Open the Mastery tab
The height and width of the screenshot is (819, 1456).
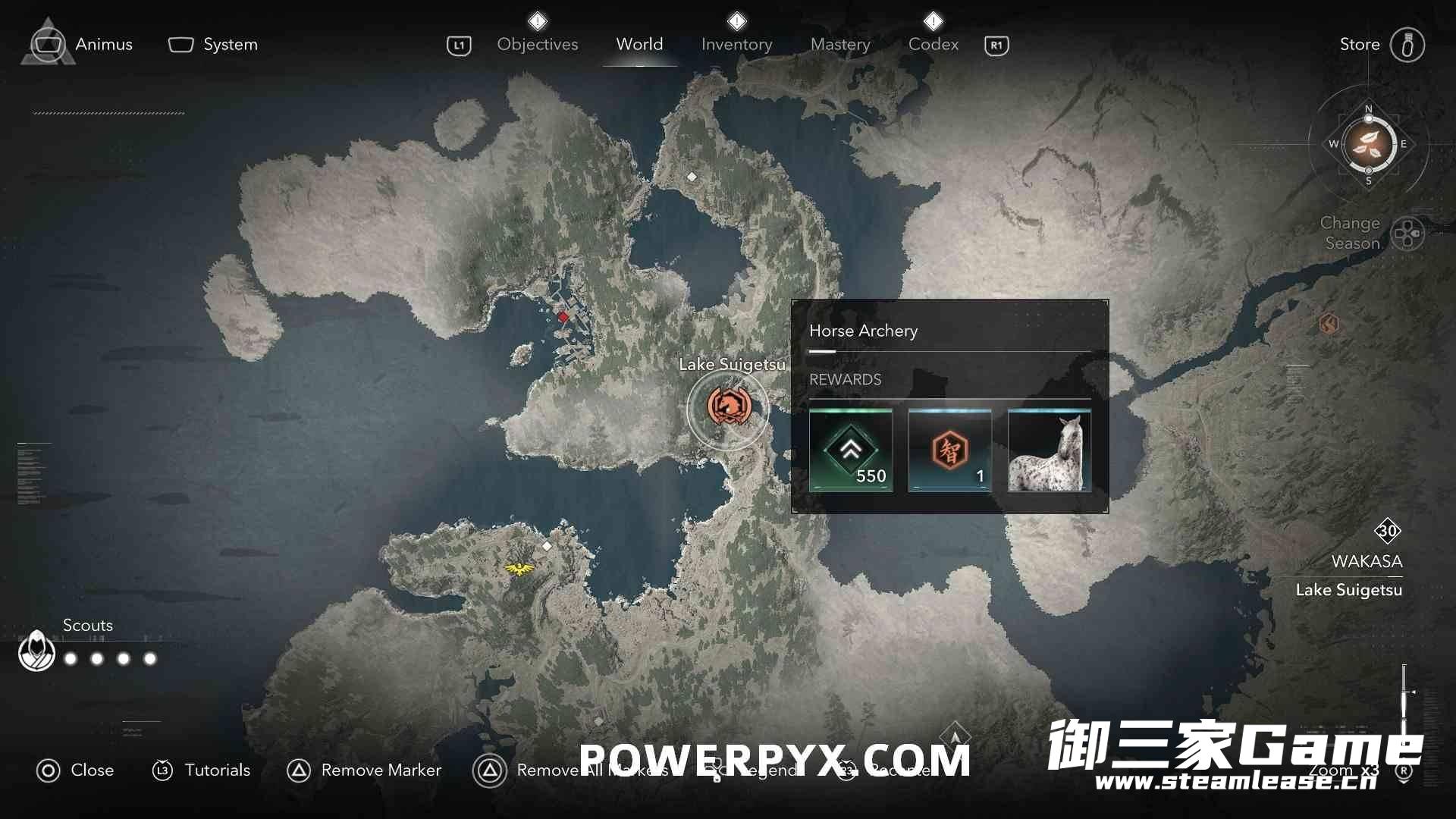tap(840, 45)
